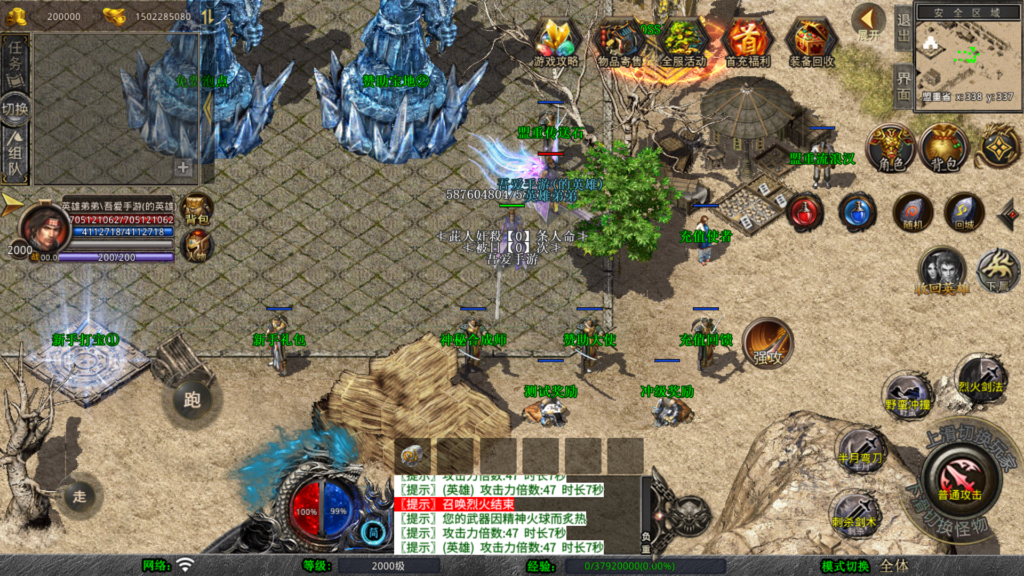
Task: Use the 随机 random teleport stone
Action: [x=911, y=211]
